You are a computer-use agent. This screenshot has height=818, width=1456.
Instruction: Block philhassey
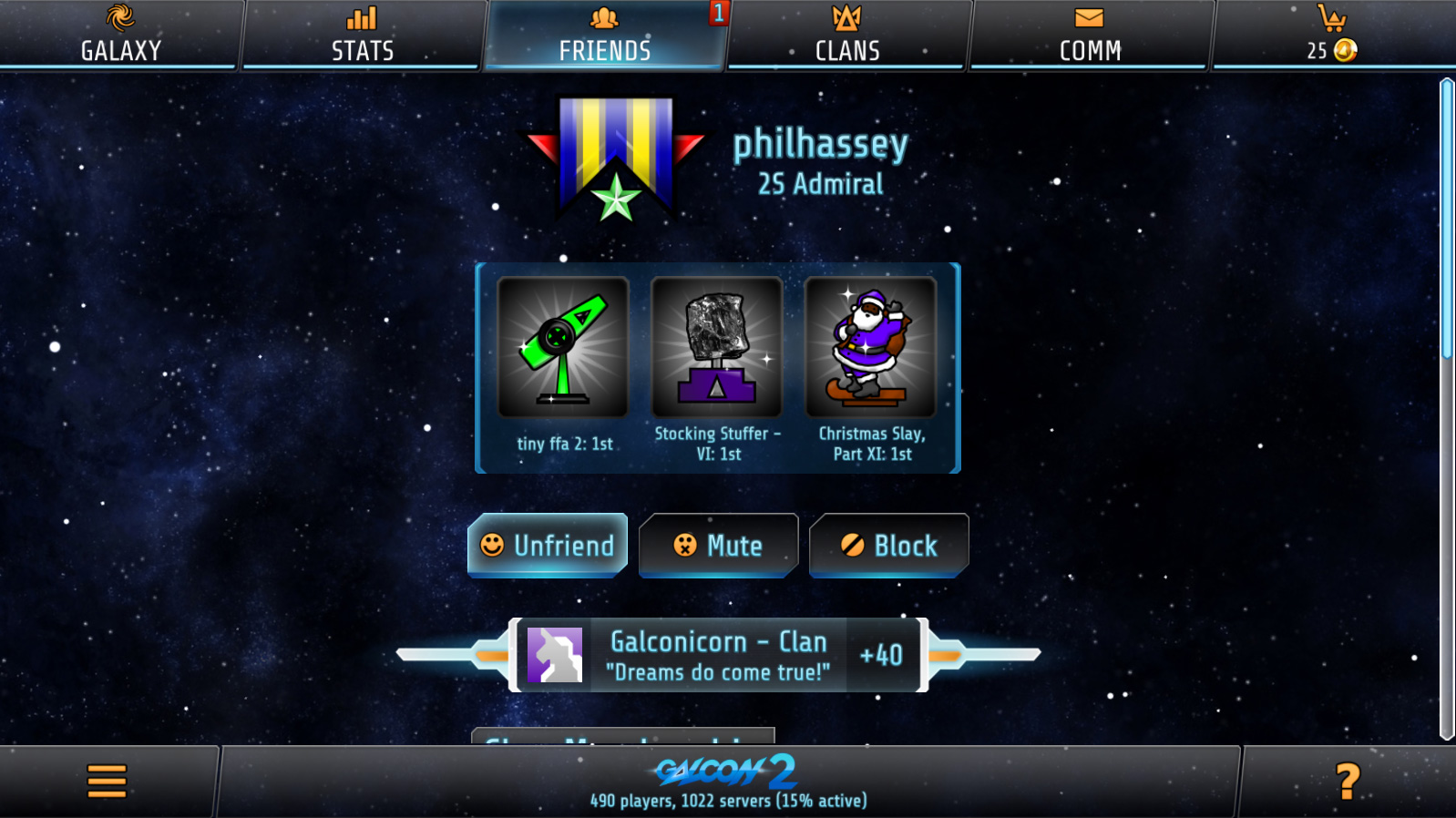tap(888, 546)
